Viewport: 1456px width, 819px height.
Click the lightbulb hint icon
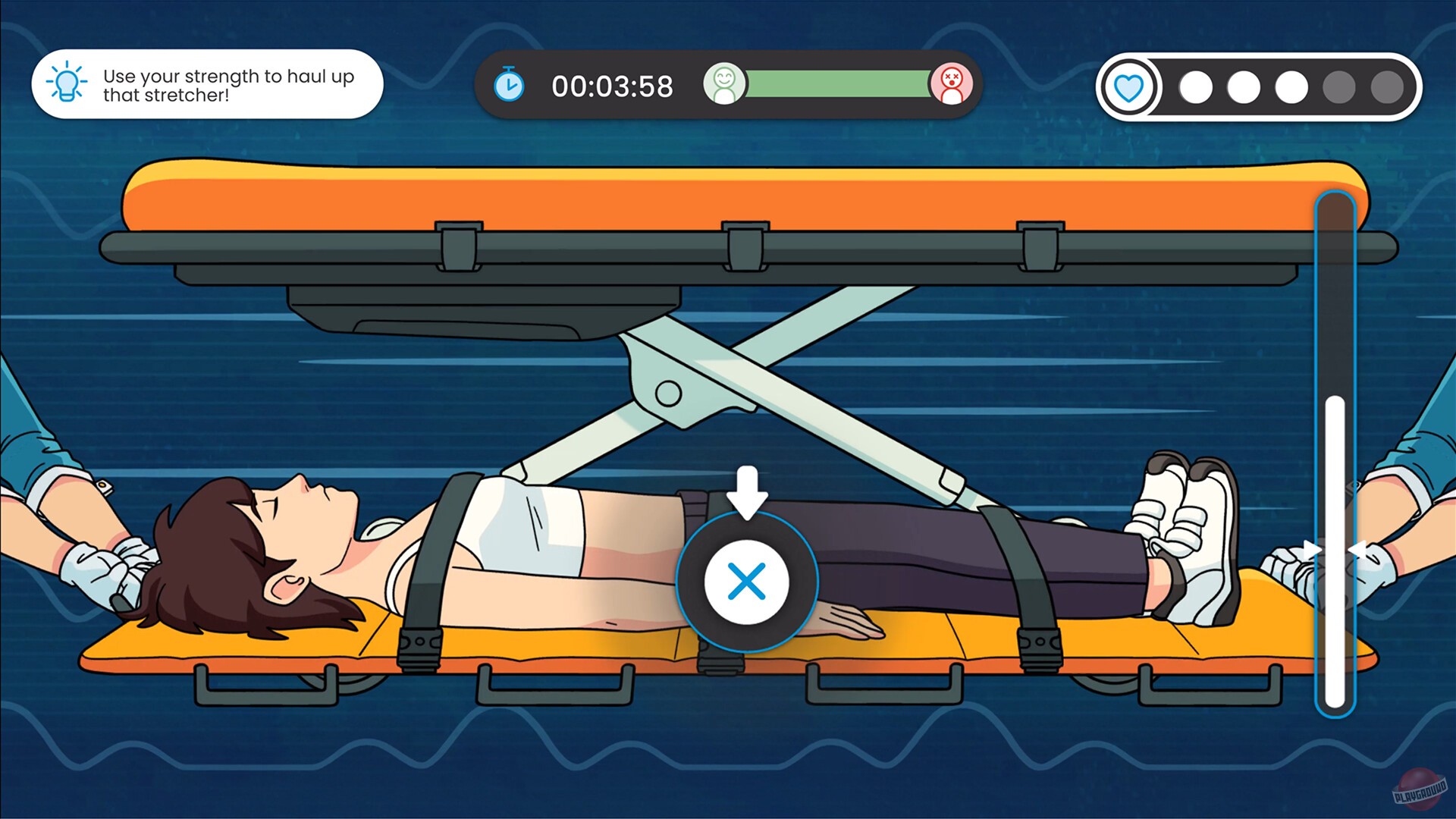[x=67, y=83]
